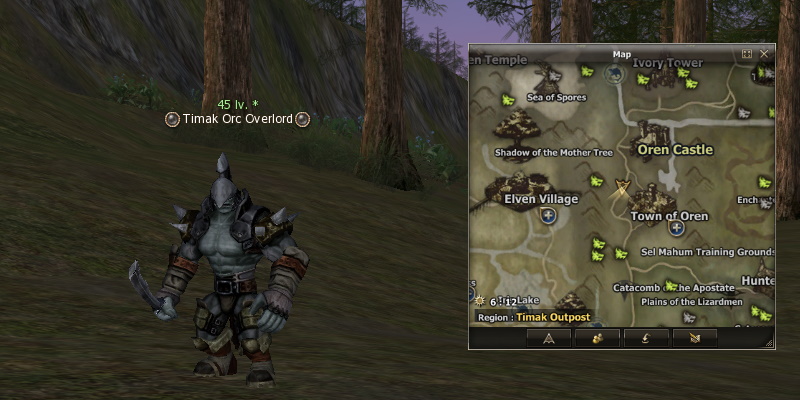Maximize the Map window
The image size is (800, 400).
[746, 54]
